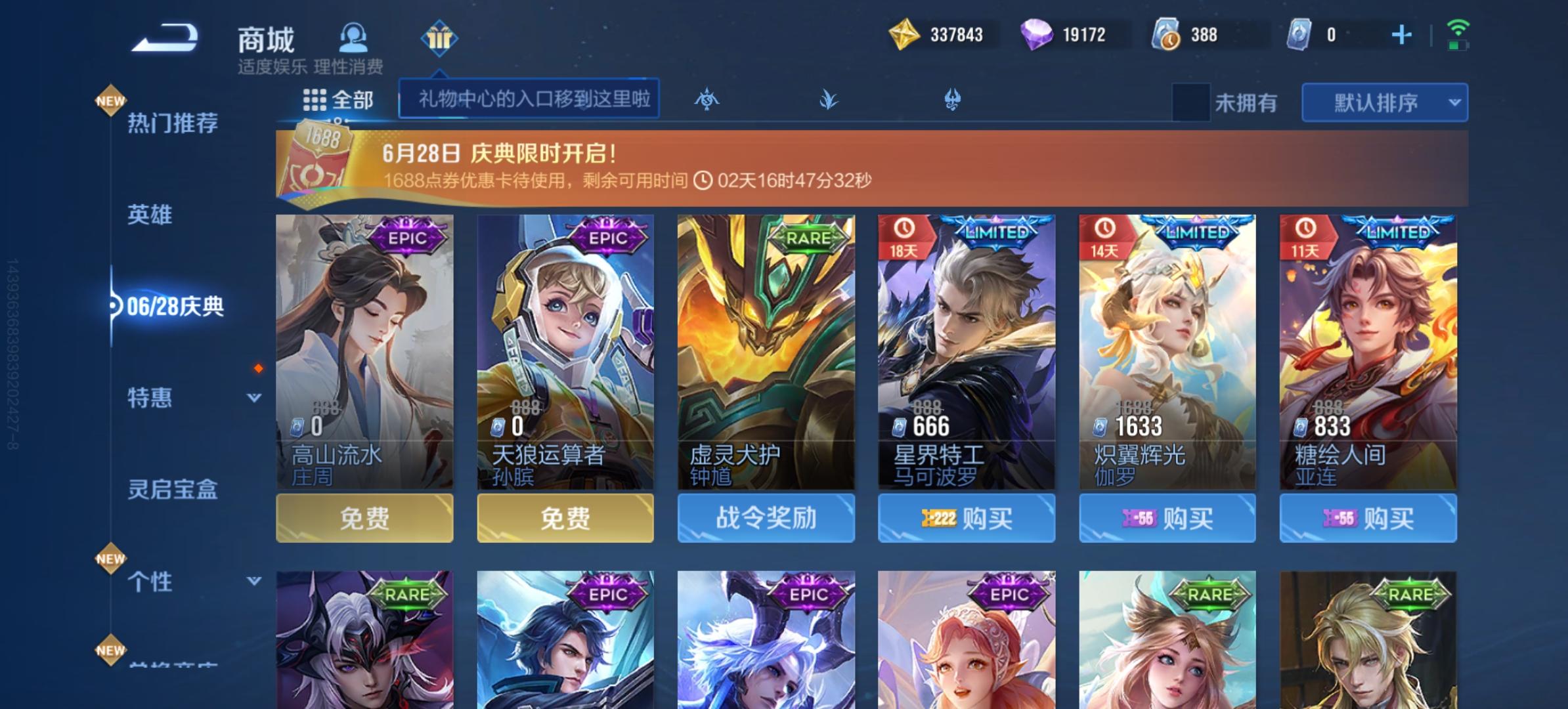Image resolution: width=1568 pixels, height=709 pixels.
Task: Open the gift center icon at the top
Action: point(439,38)
